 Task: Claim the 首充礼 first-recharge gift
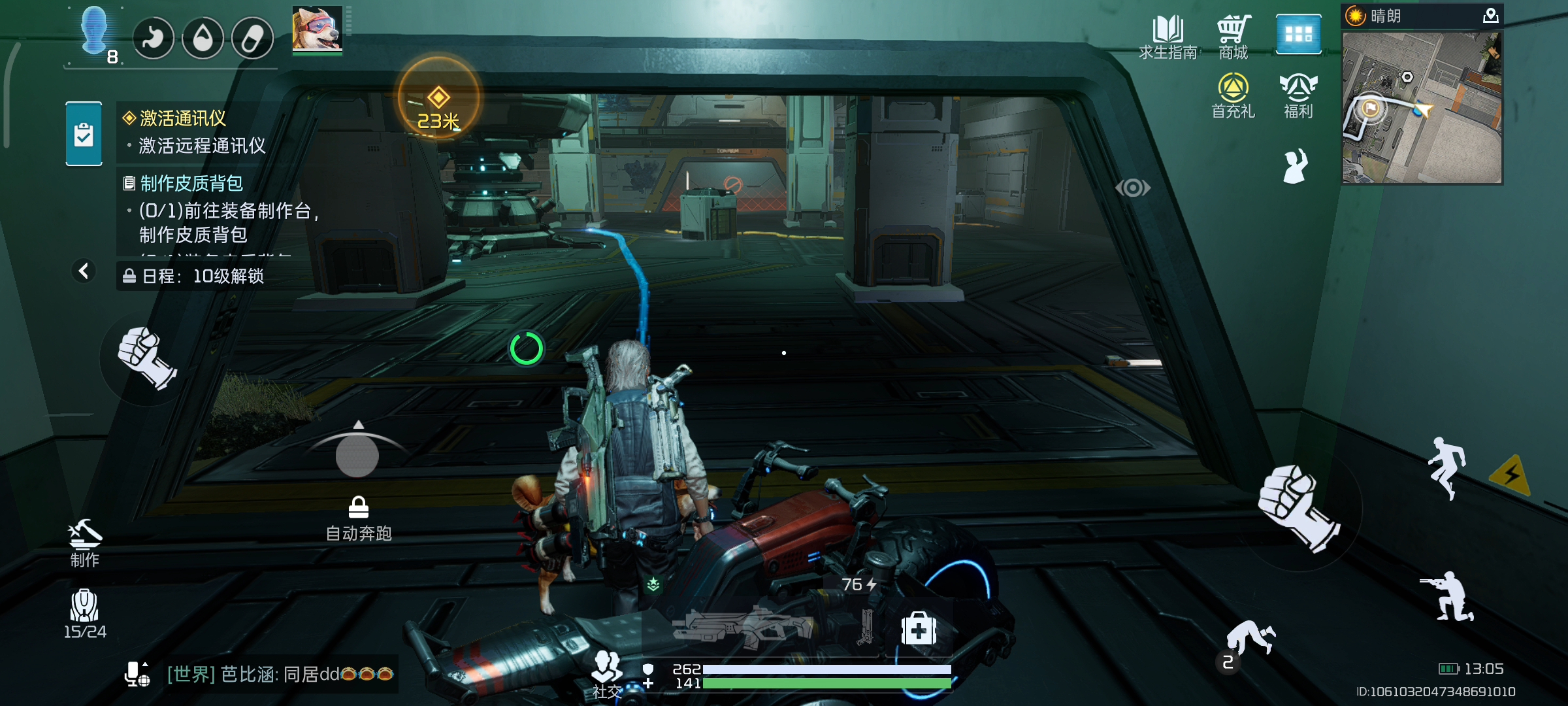pos(1233,95)
